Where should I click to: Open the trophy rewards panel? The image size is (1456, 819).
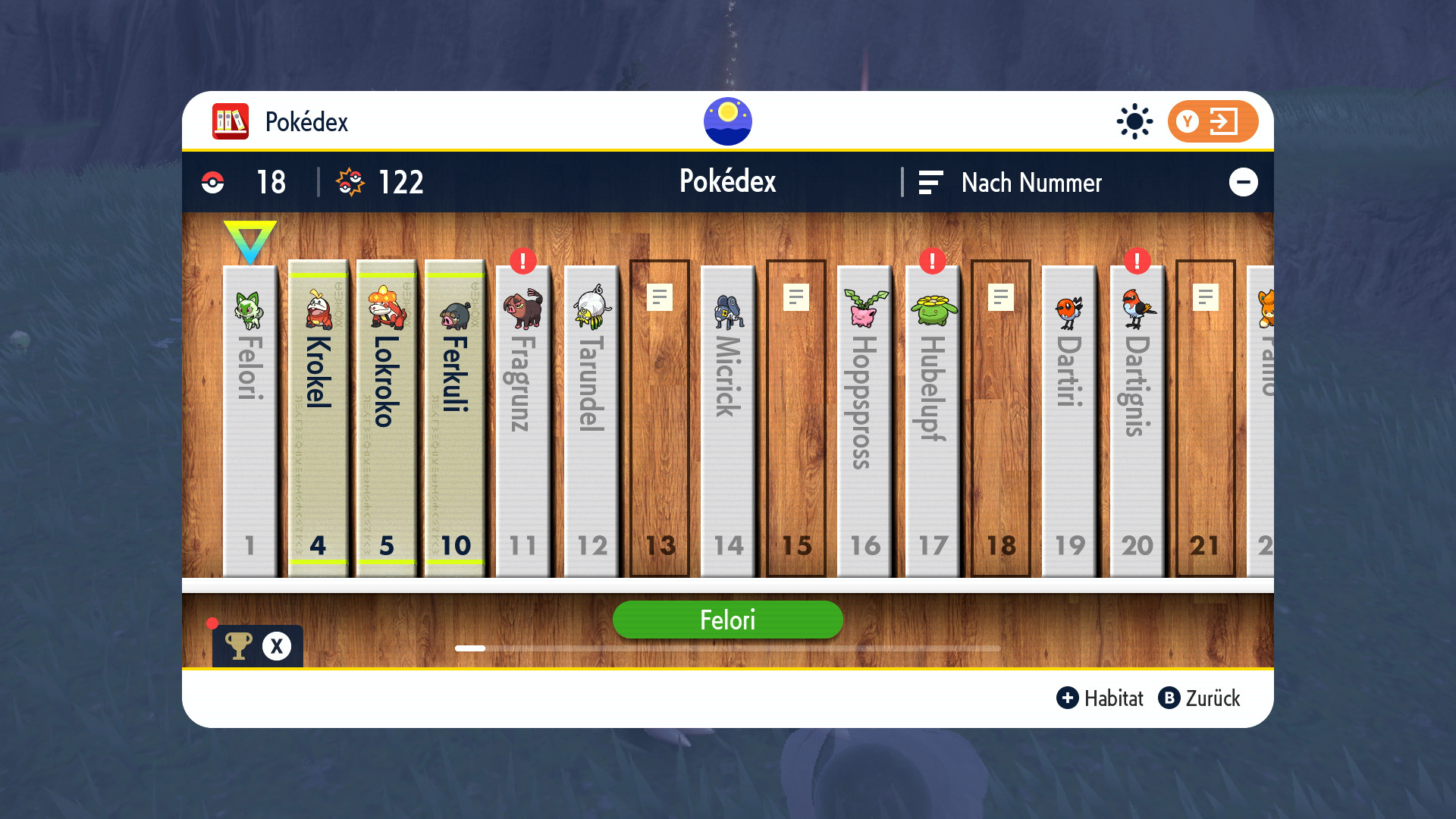tap(257, 646)
